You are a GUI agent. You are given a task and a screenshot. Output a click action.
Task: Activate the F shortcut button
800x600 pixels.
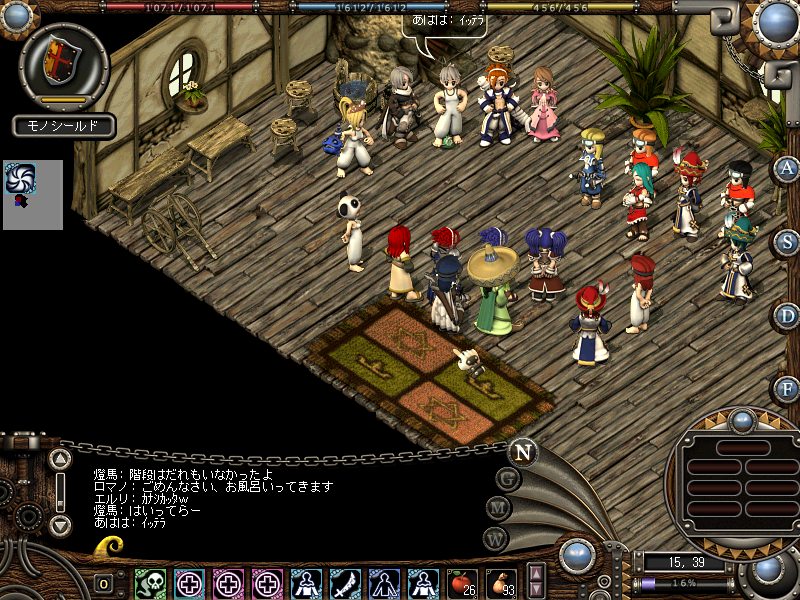(x=787, y=387)
